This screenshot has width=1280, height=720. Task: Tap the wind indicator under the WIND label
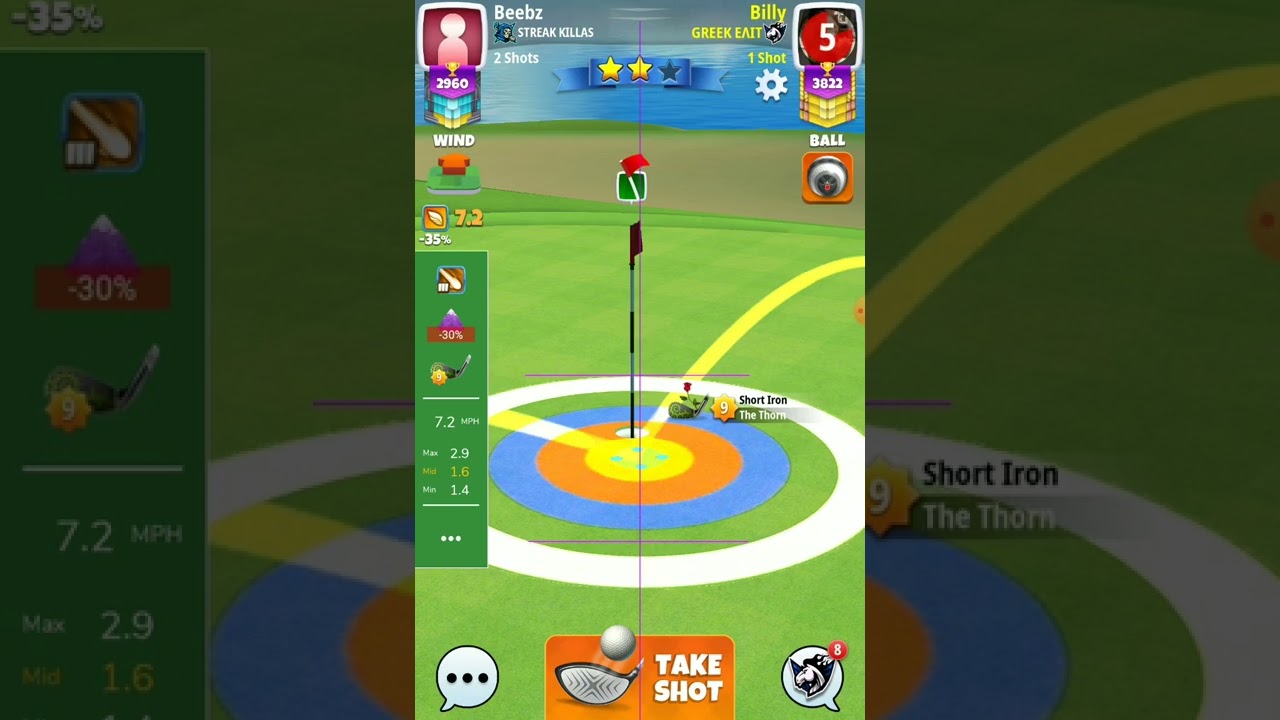pos(454,174)
